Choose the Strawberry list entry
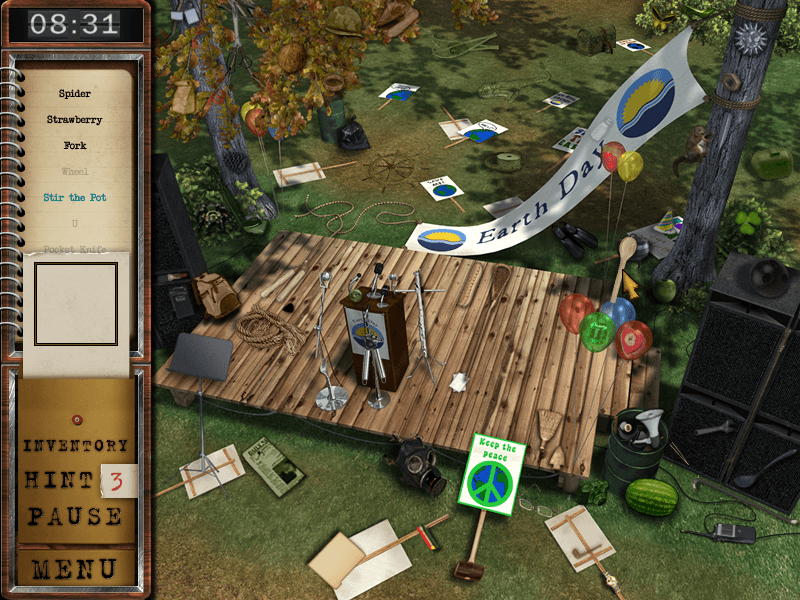The height and width of the screenshot is (600, 800). pyautogui.click(x=75, y=120)
